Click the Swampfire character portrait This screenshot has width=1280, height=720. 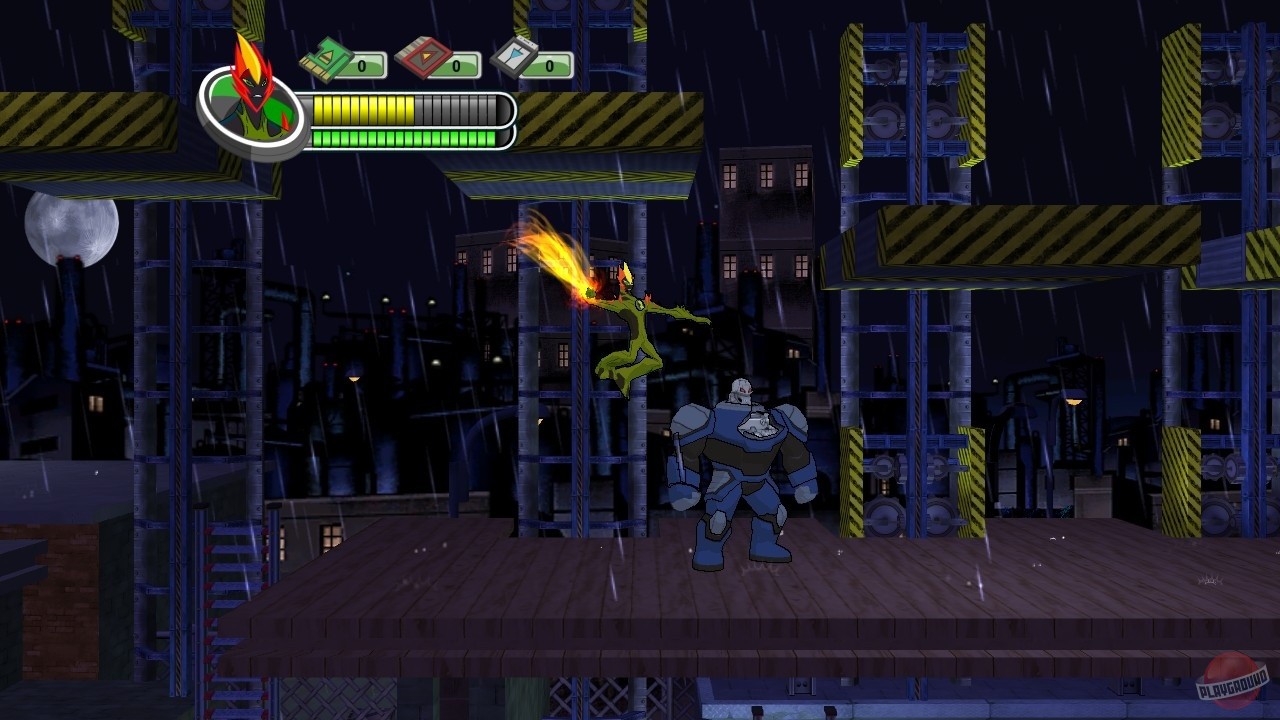[253, 106]
